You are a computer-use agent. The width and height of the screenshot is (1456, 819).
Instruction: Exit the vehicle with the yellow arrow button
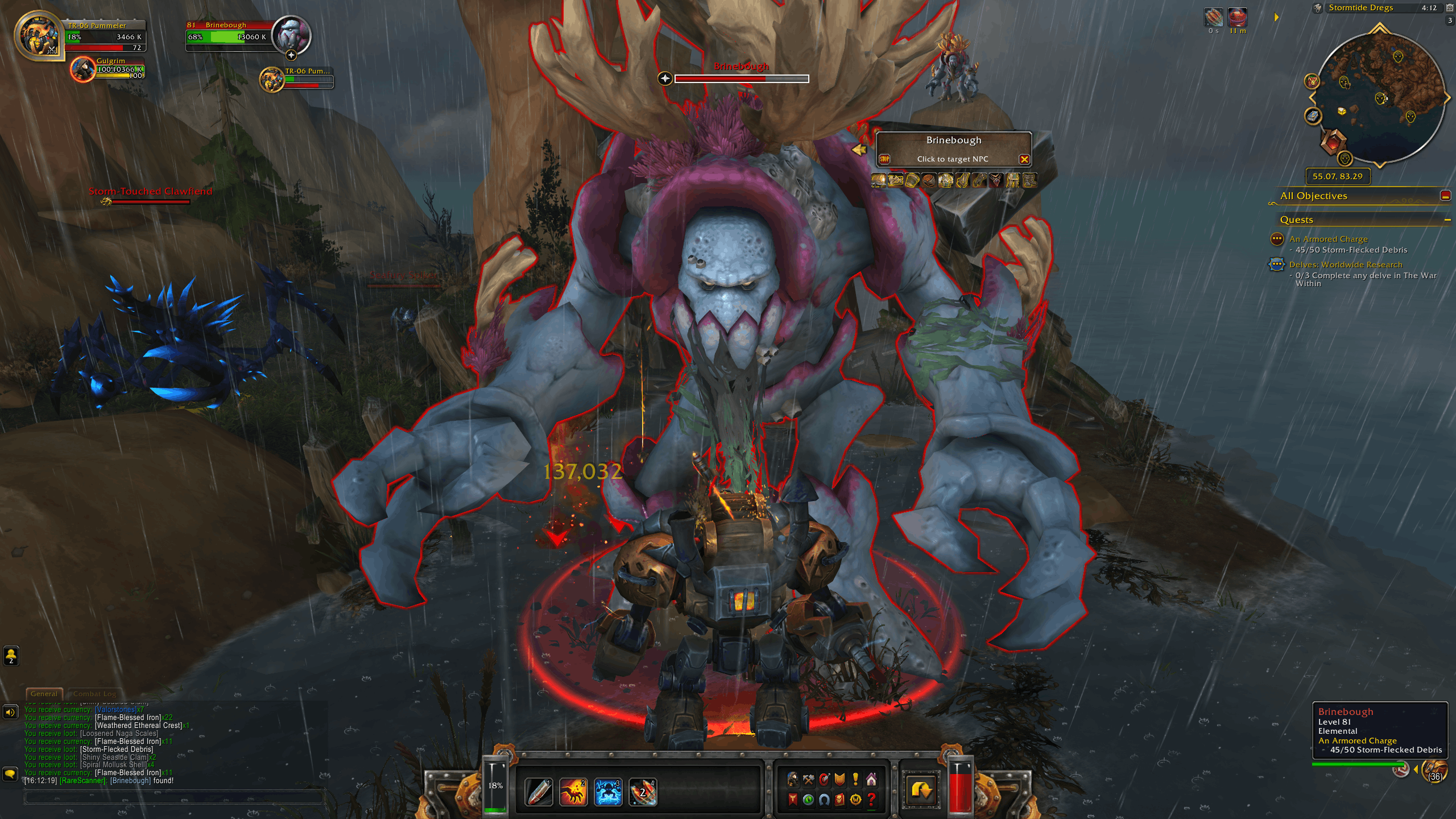[x=921, y=791]
